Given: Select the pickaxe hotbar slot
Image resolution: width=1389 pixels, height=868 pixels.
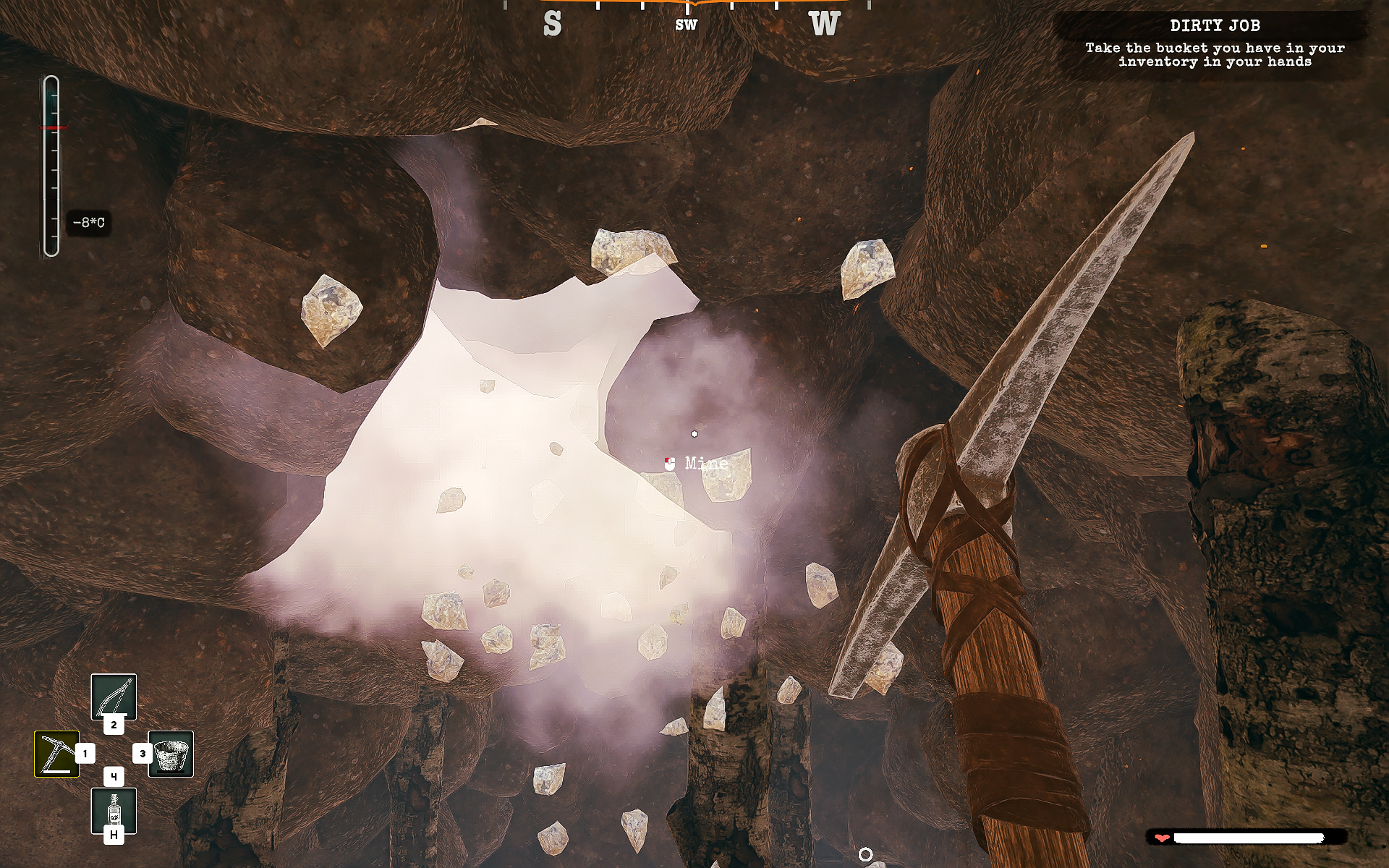Looking at the screenshot, I should pyautogui.click(x=56, y=754).
